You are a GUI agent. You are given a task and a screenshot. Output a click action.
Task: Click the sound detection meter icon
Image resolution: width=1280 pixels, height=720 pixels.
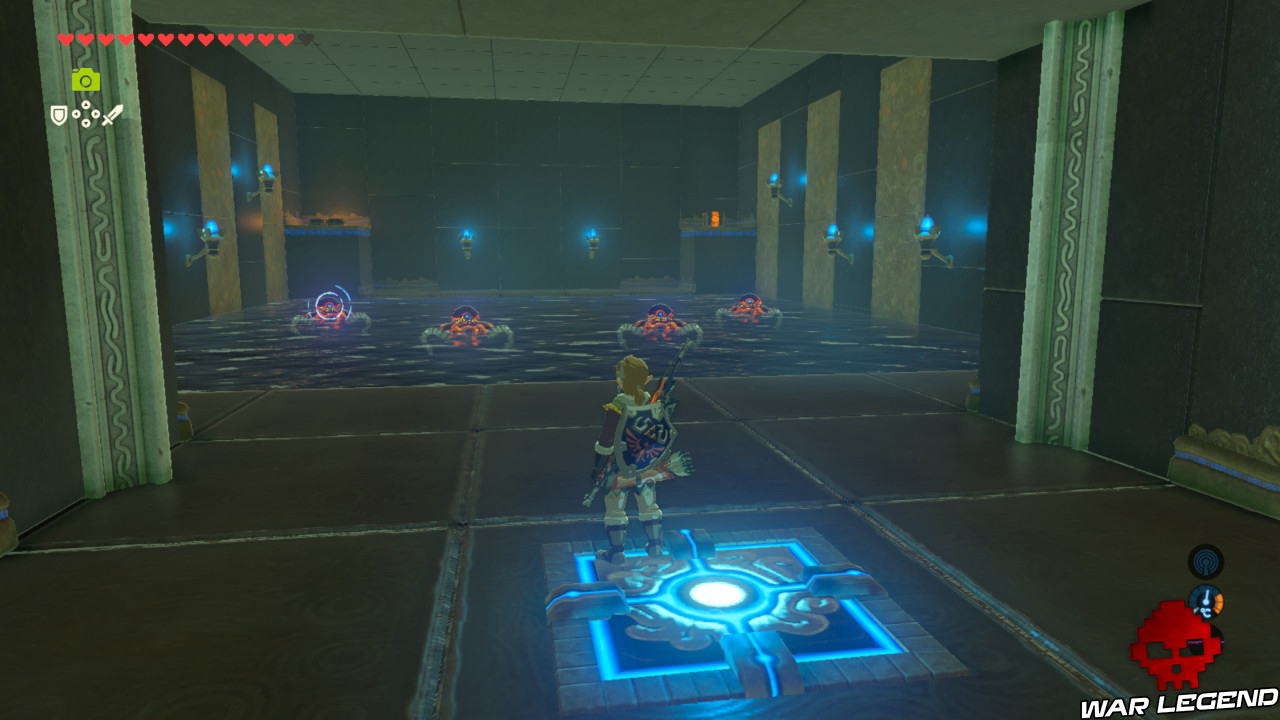[1205, 561]
